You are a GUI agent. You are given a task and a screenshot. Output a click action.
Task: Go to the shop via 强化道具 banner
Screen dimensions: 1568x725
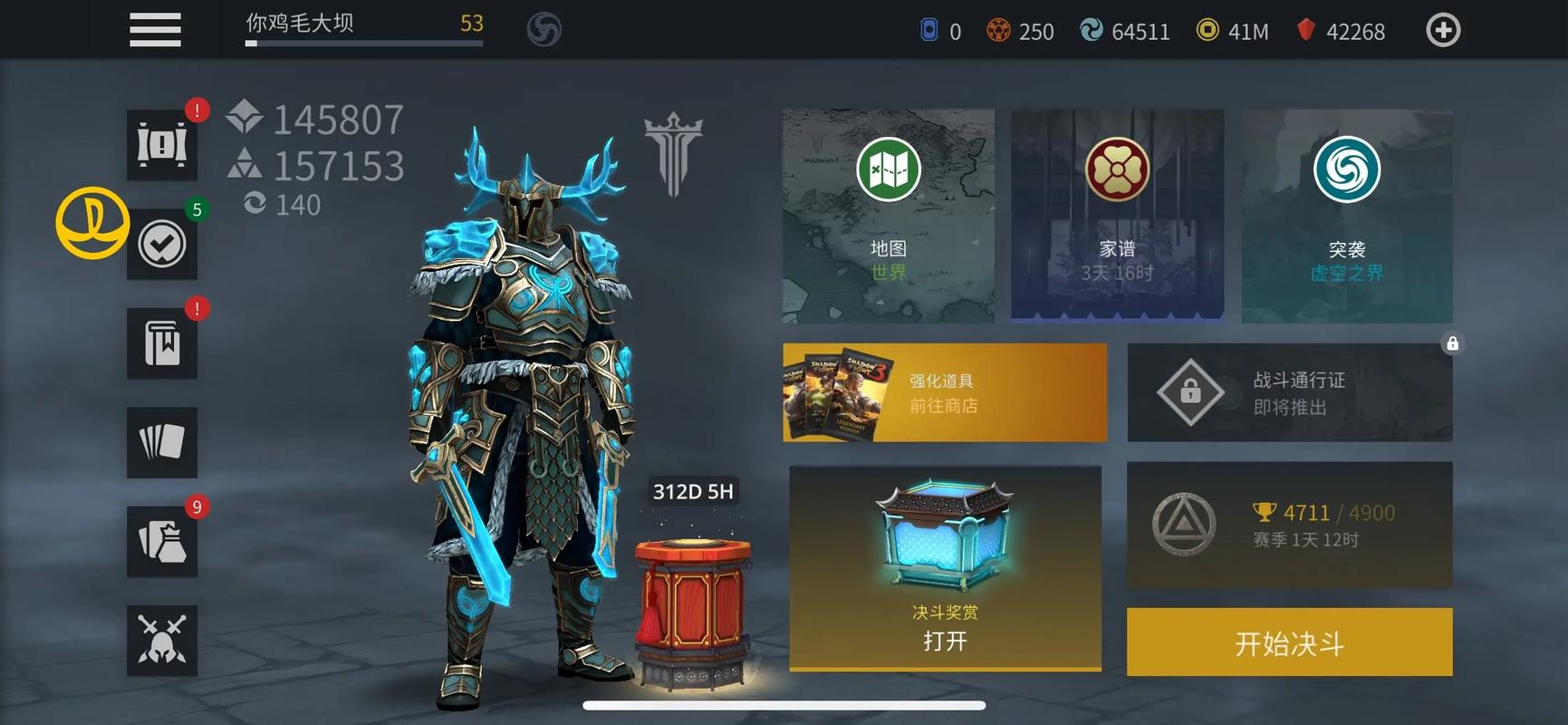click(x=944, y=392)
